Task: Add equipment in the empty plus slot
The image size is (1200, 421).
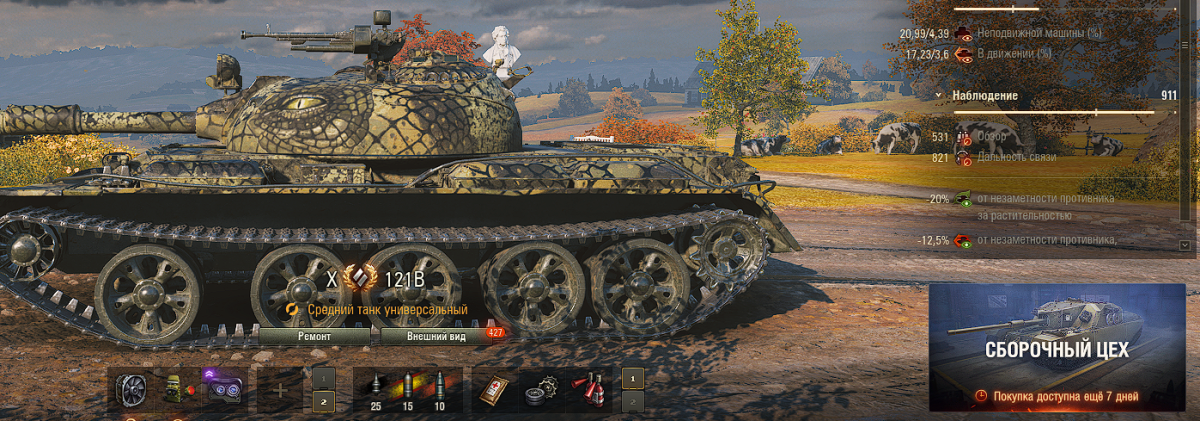Action: (280, 390)
